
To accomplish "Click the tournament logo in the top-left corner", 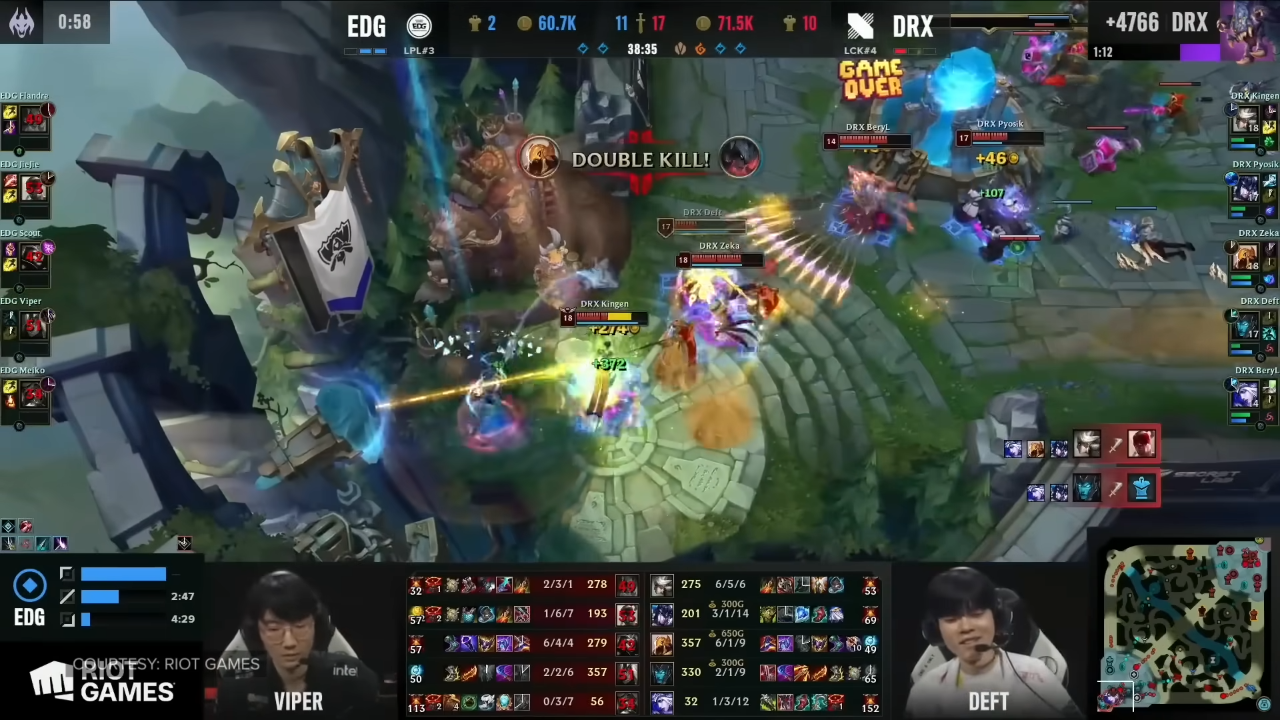I will tap(22, 21).
